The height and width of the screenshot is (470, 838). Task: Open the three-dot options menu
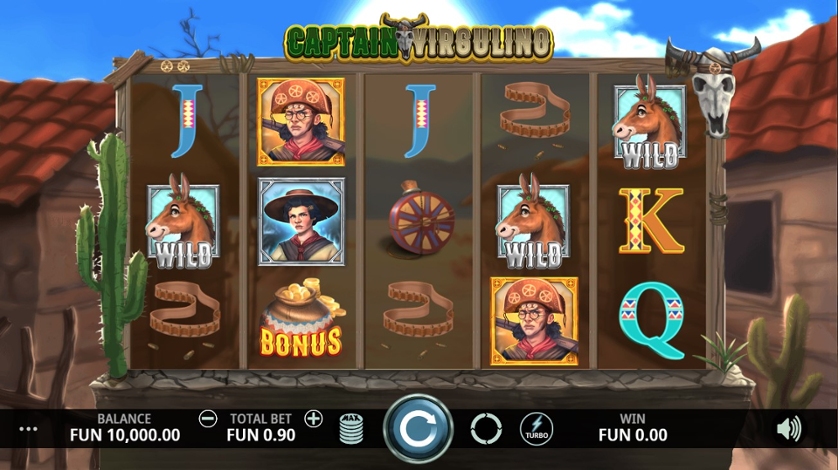[x=28, y=429]
